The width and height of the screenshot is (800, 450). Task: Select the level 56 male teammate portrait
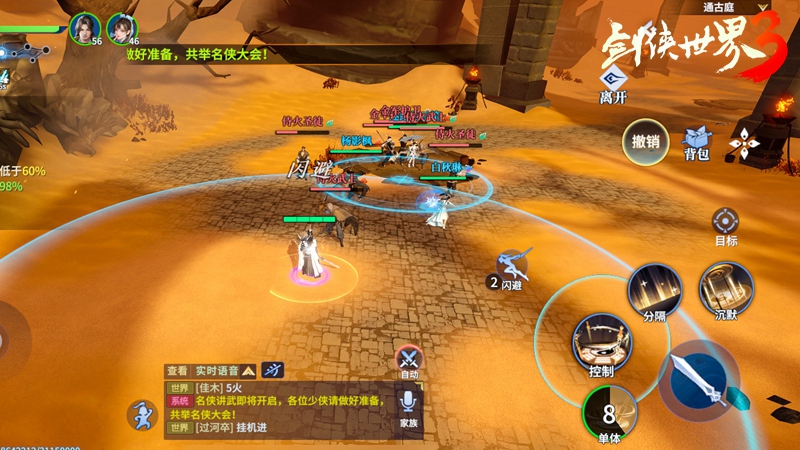point(85,27)
